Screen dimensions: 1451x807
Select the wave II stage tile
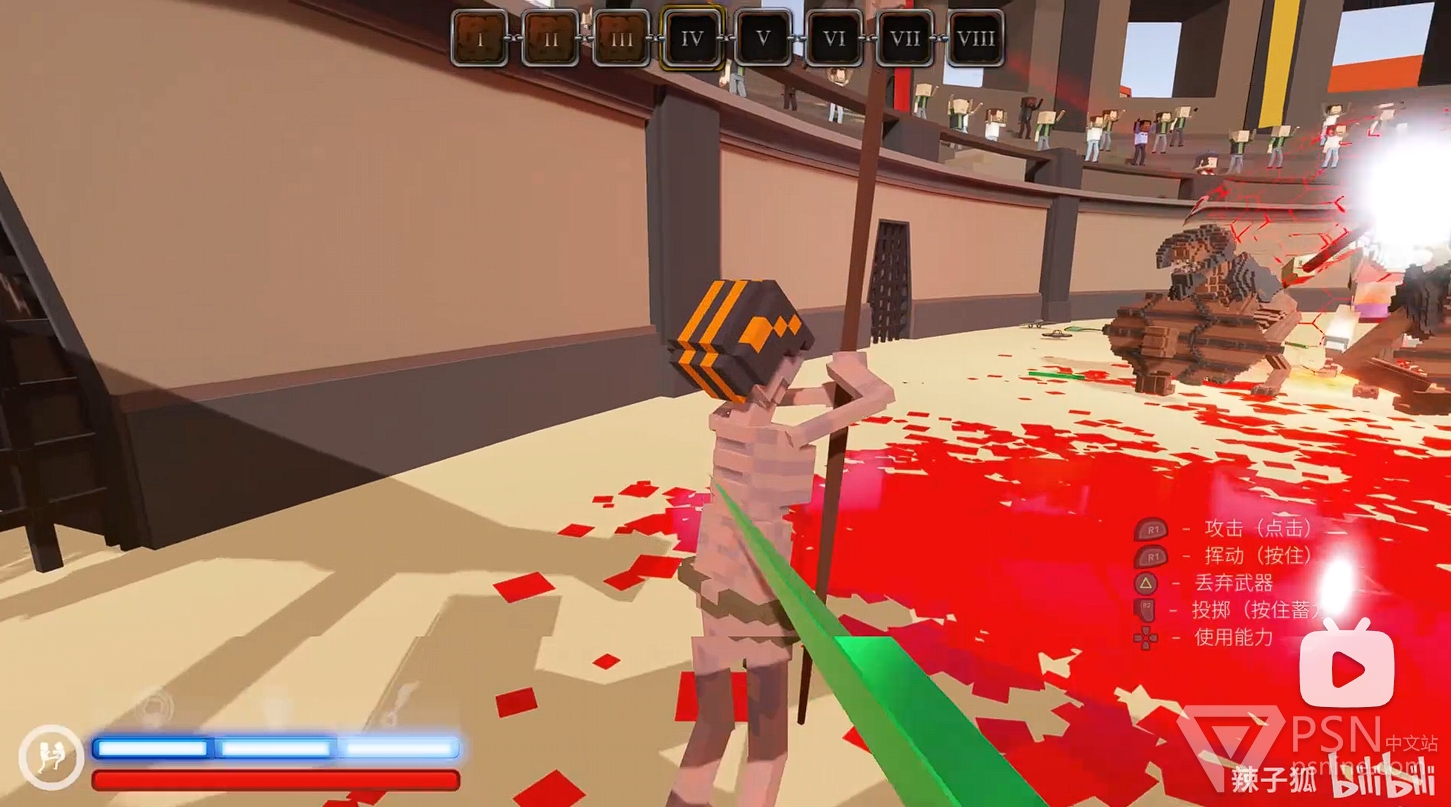pos(550,38)
